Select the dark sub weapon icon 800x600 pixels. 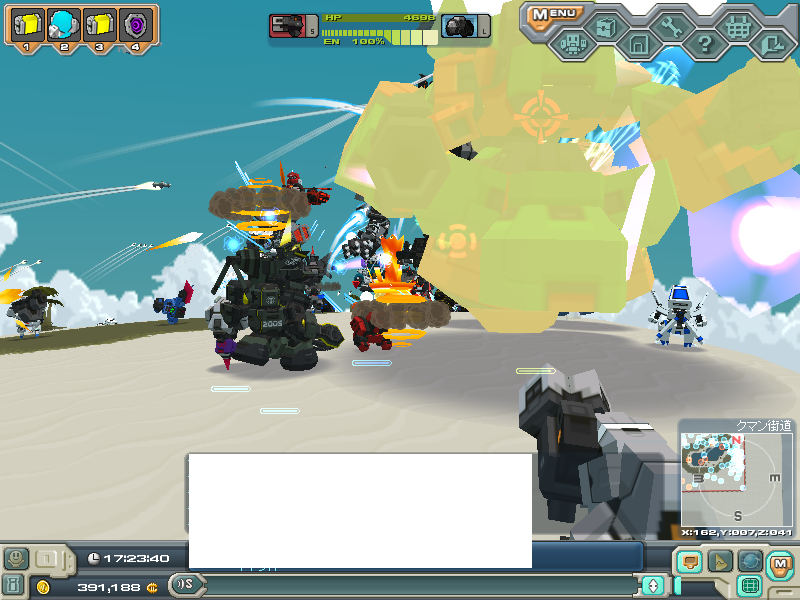pos(460,27)
